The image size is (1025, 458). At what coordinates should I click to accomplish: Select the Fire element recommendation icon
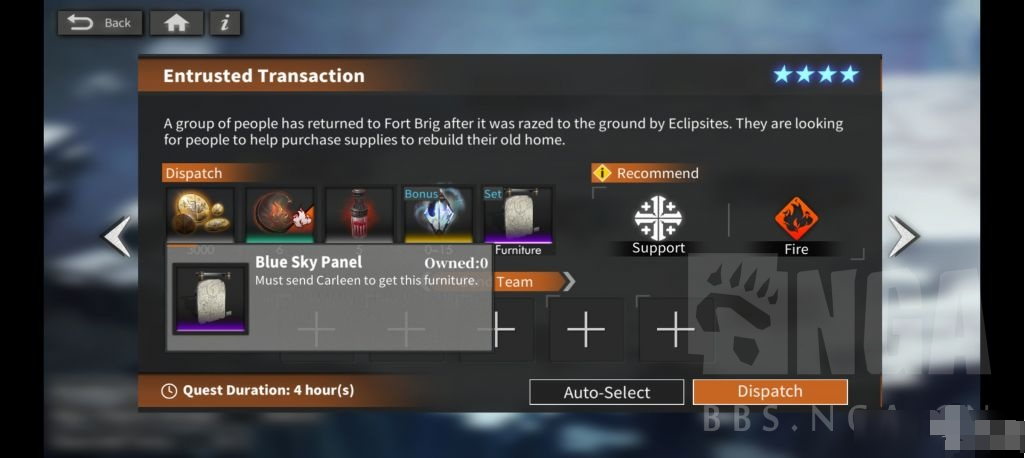pos(796,218)
